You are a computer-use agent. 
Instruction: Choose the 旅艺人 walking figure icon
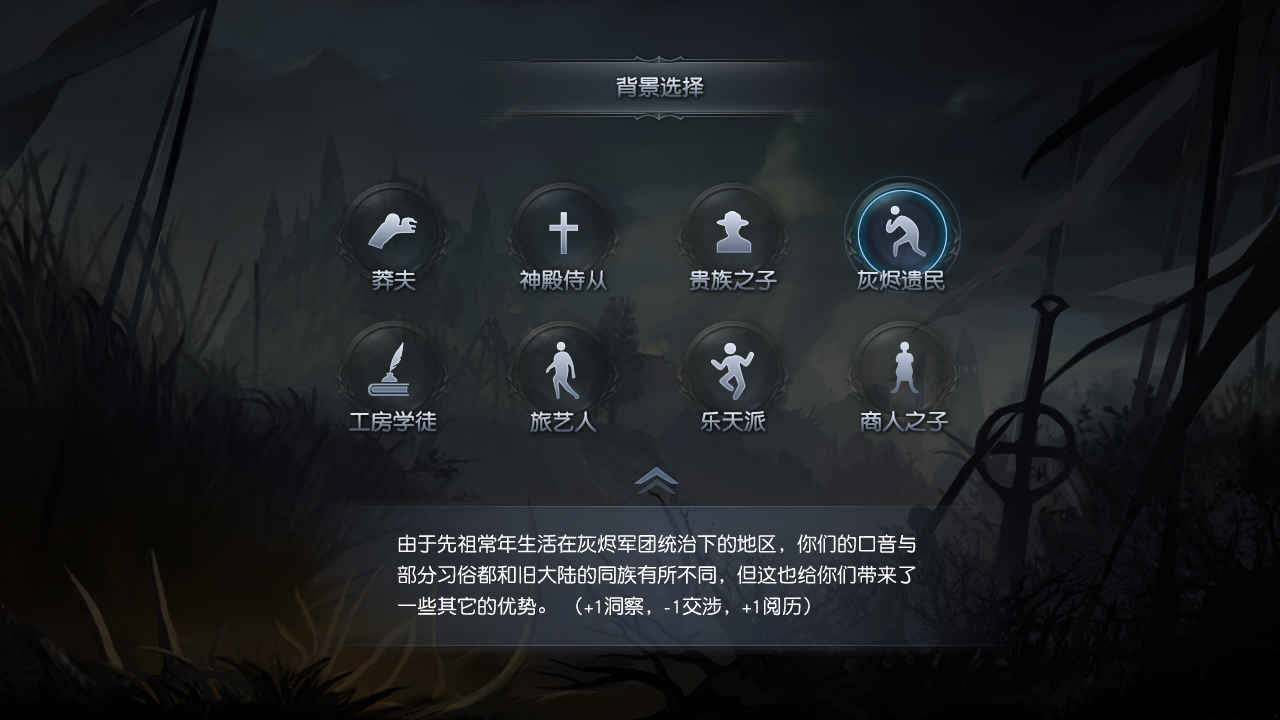point(564,371)
